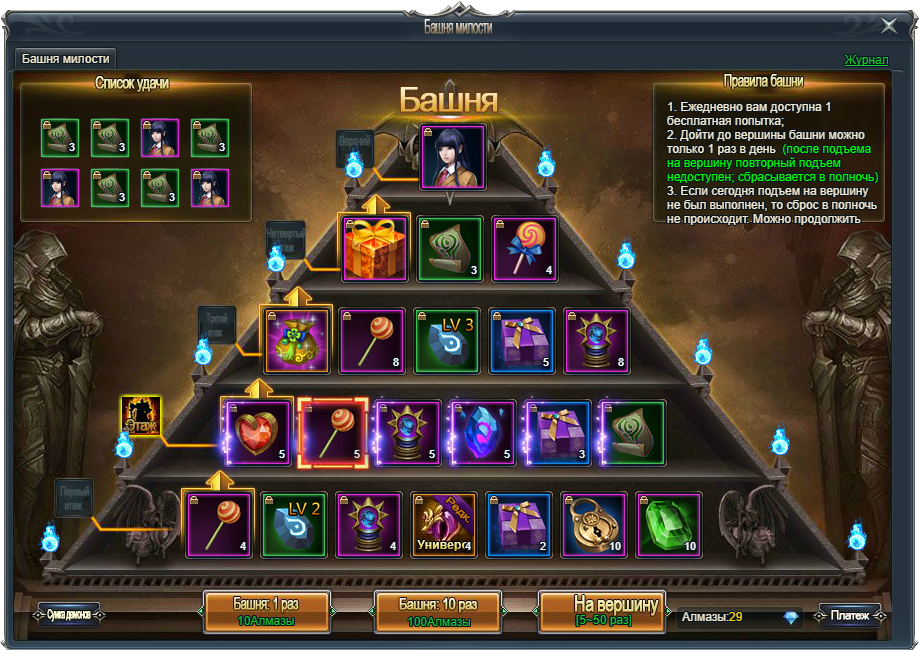Click the Универс dragon reward slot

(444, 524)
